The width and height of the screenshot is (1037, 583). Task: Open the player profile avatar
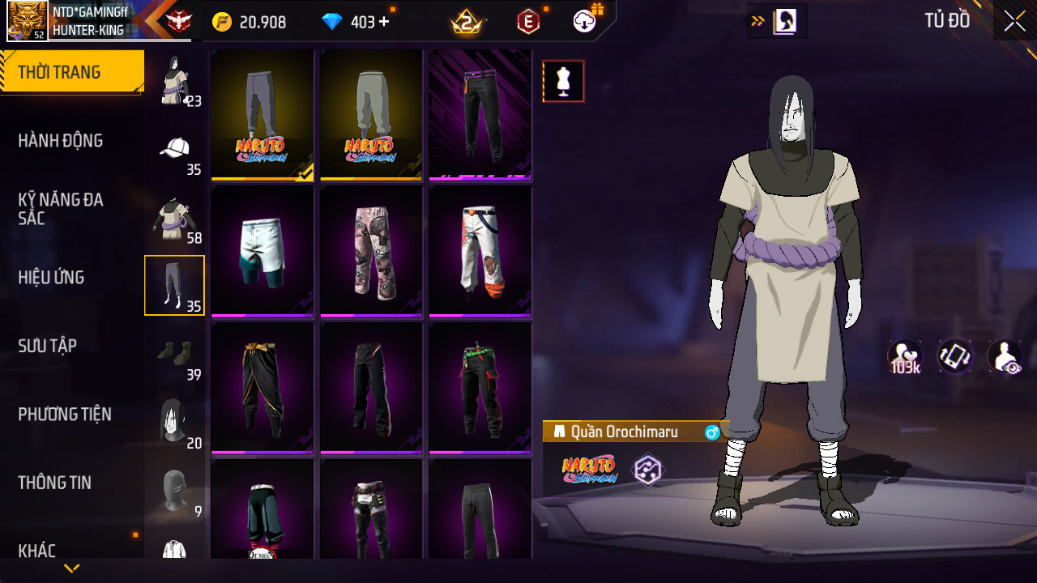(x=26, y=20)
